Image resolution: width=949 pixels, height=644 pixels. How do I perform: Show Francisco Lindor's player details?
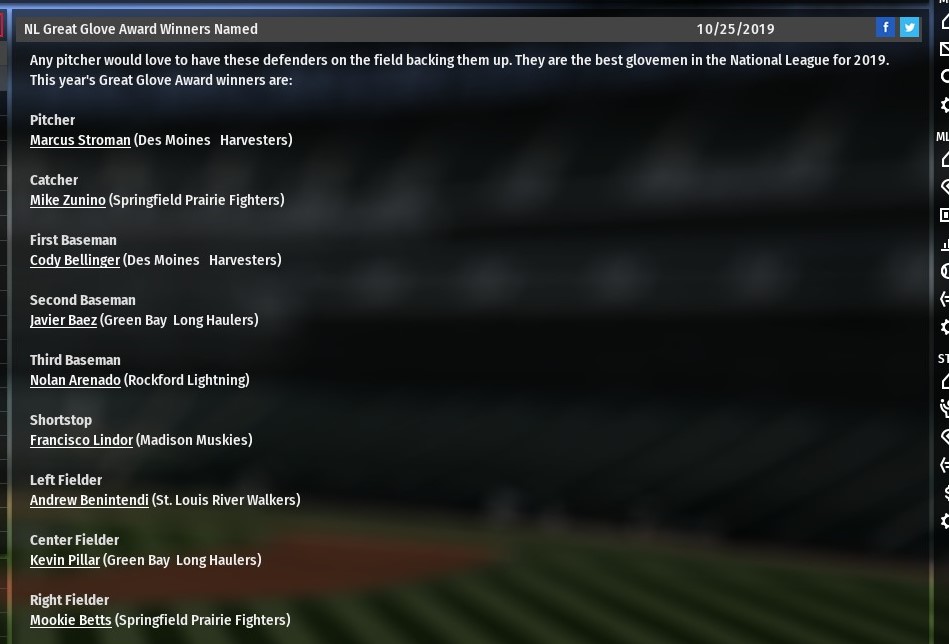[81, 440]
